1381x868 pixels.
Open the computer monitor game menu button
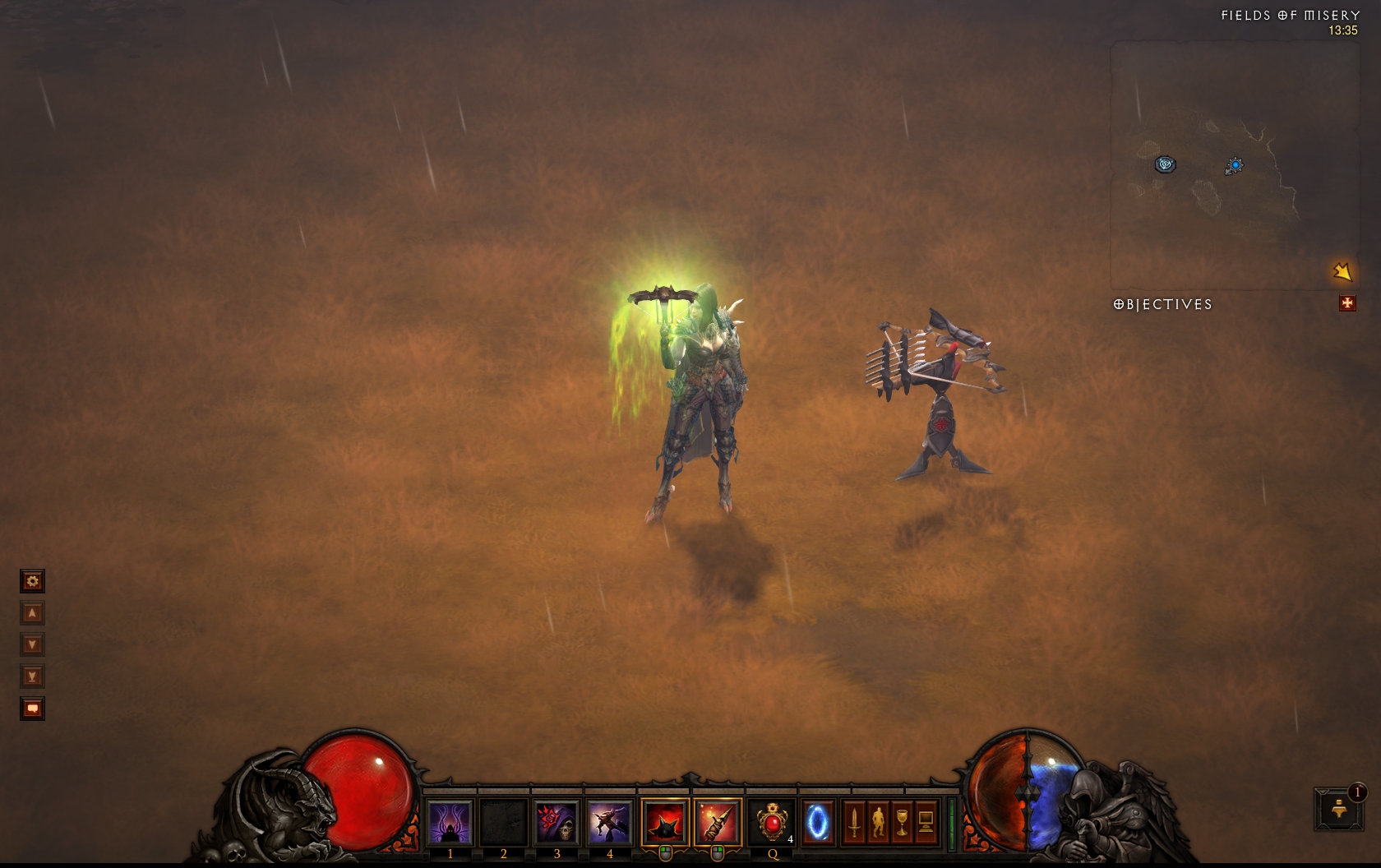[926, 823]
